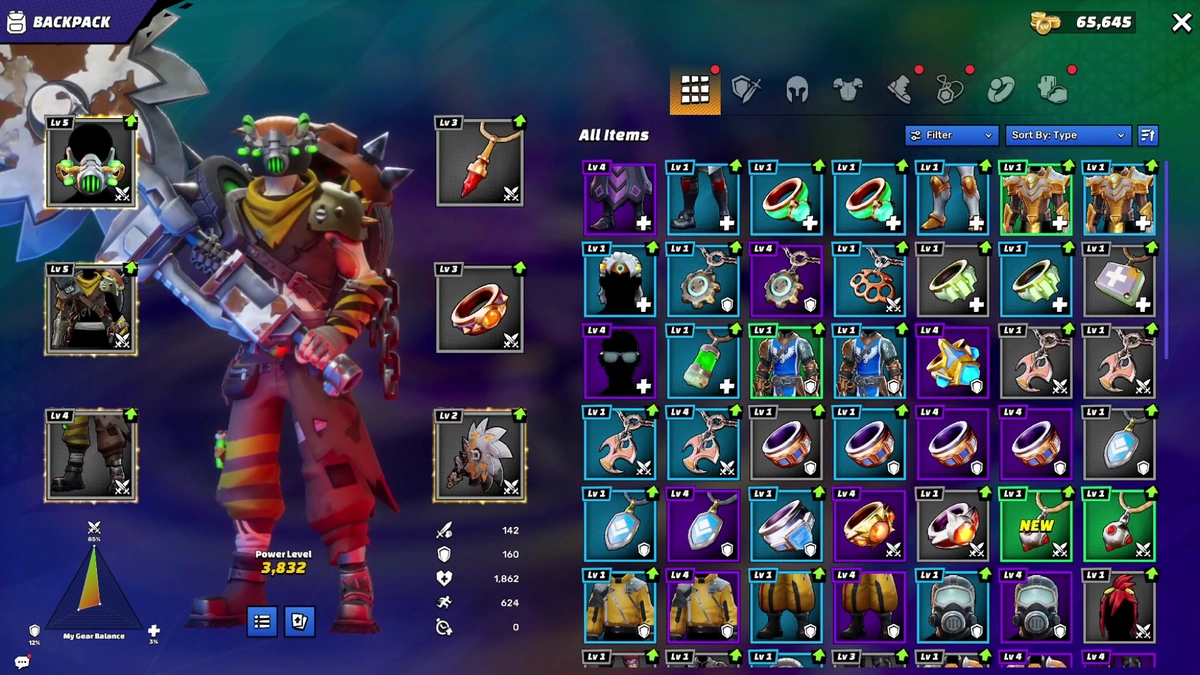
Task: Toggle the sort order button
Action: click(1148, 135)
